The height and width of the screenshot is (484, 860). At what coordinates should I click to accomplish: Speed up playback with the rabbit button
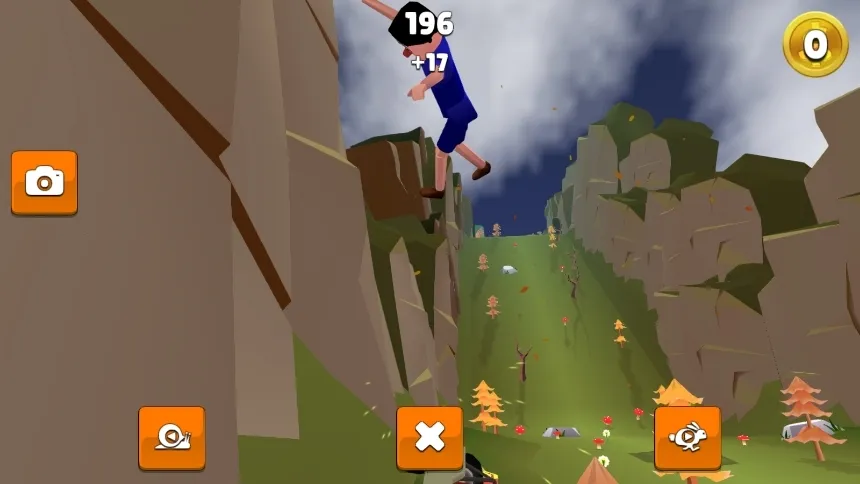pos(688,437)
